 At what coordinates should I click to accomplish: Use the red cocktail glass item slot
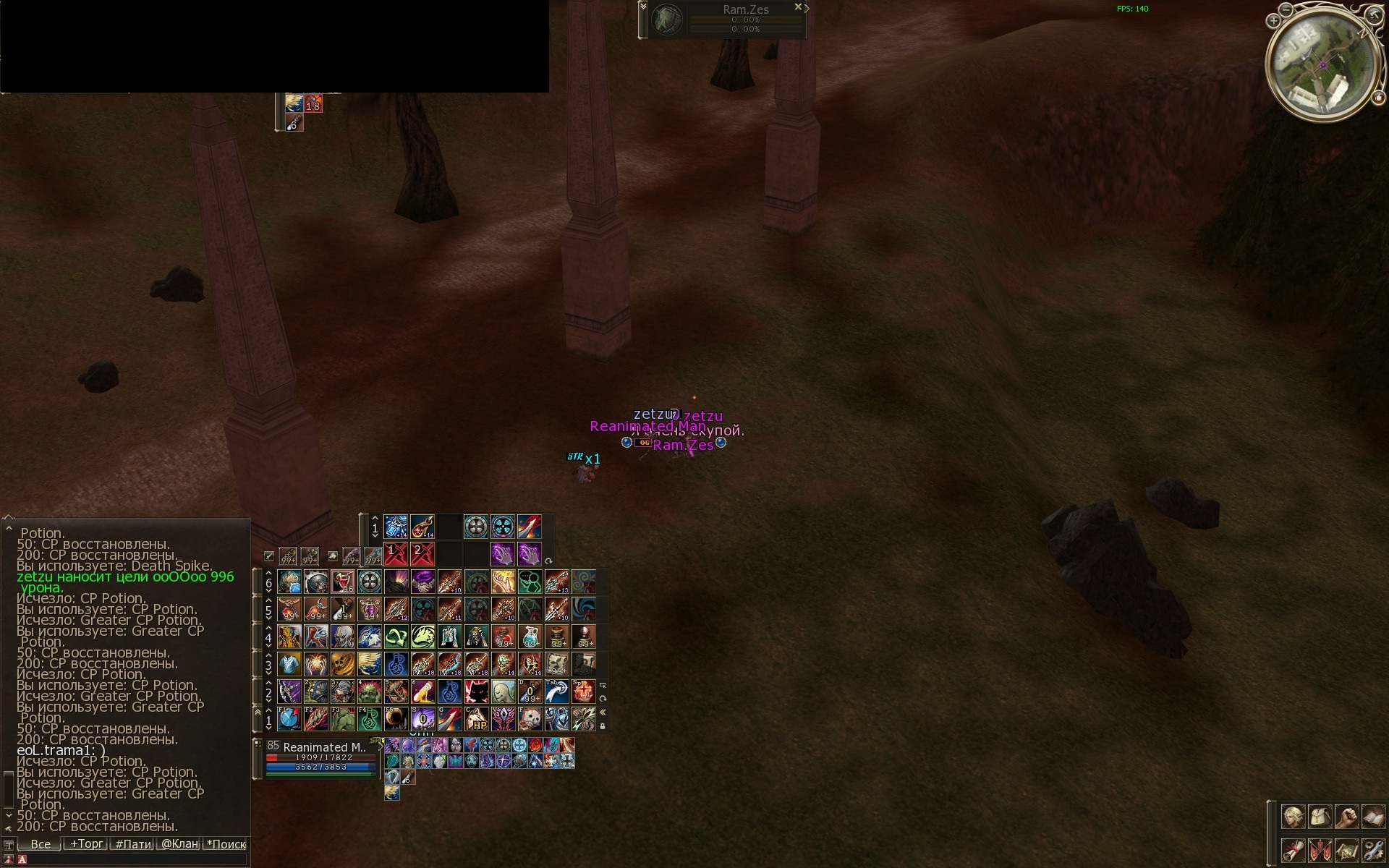point(343,582)
